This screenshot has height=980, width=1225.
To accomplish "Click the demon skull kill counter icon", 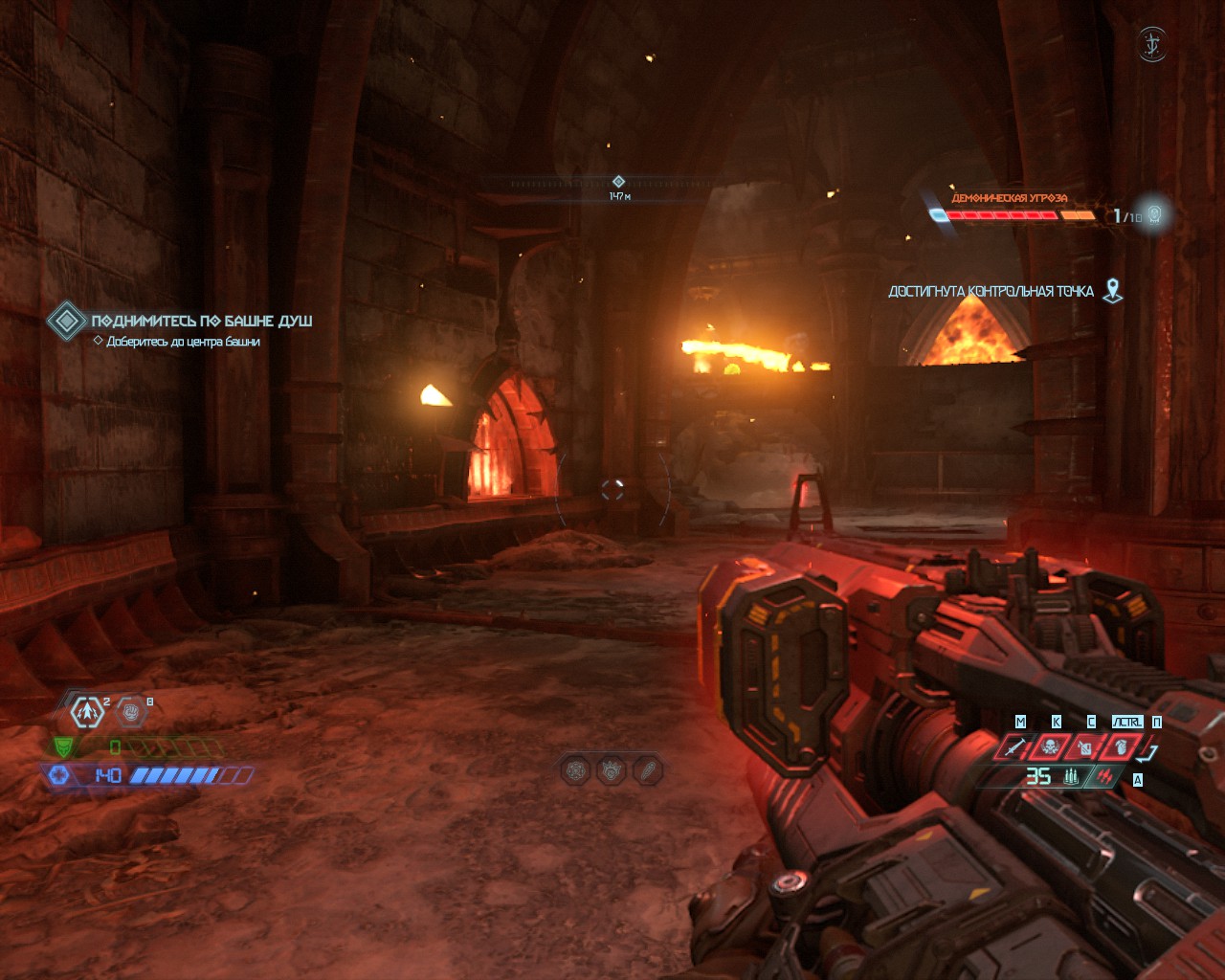I will [1154, 214].
